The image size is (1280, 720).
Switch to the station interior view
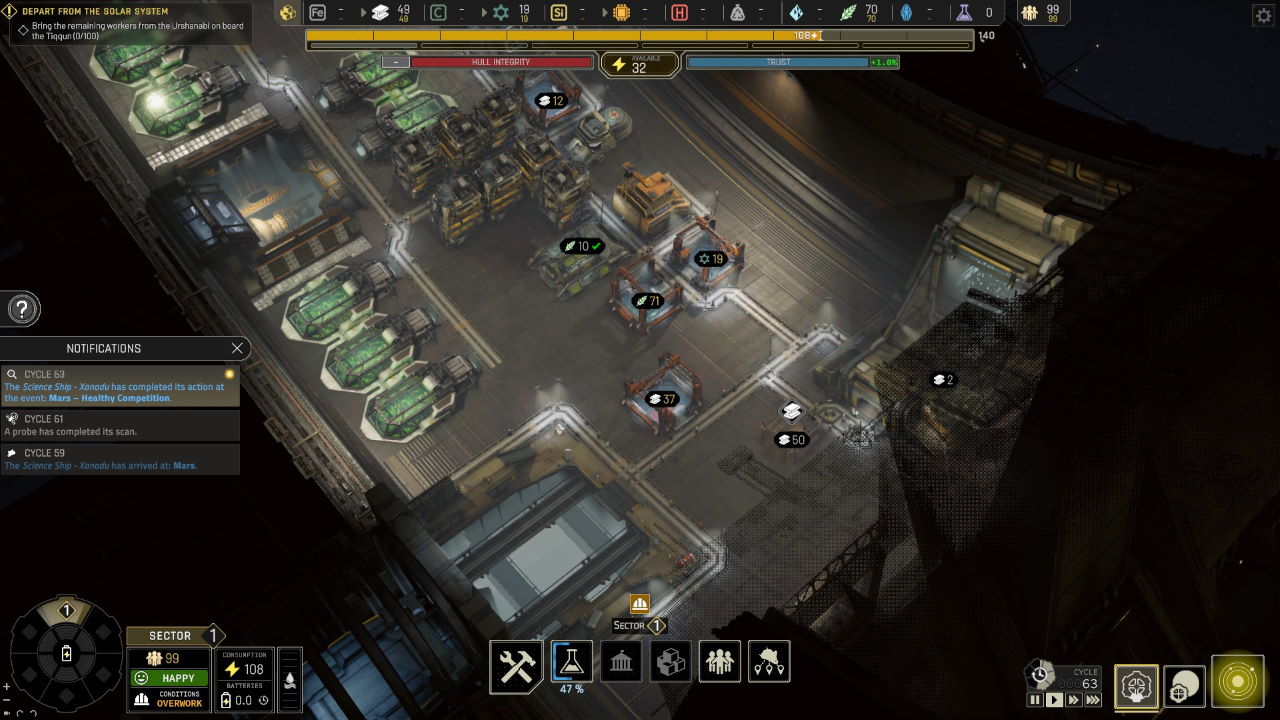point(1136,686)
